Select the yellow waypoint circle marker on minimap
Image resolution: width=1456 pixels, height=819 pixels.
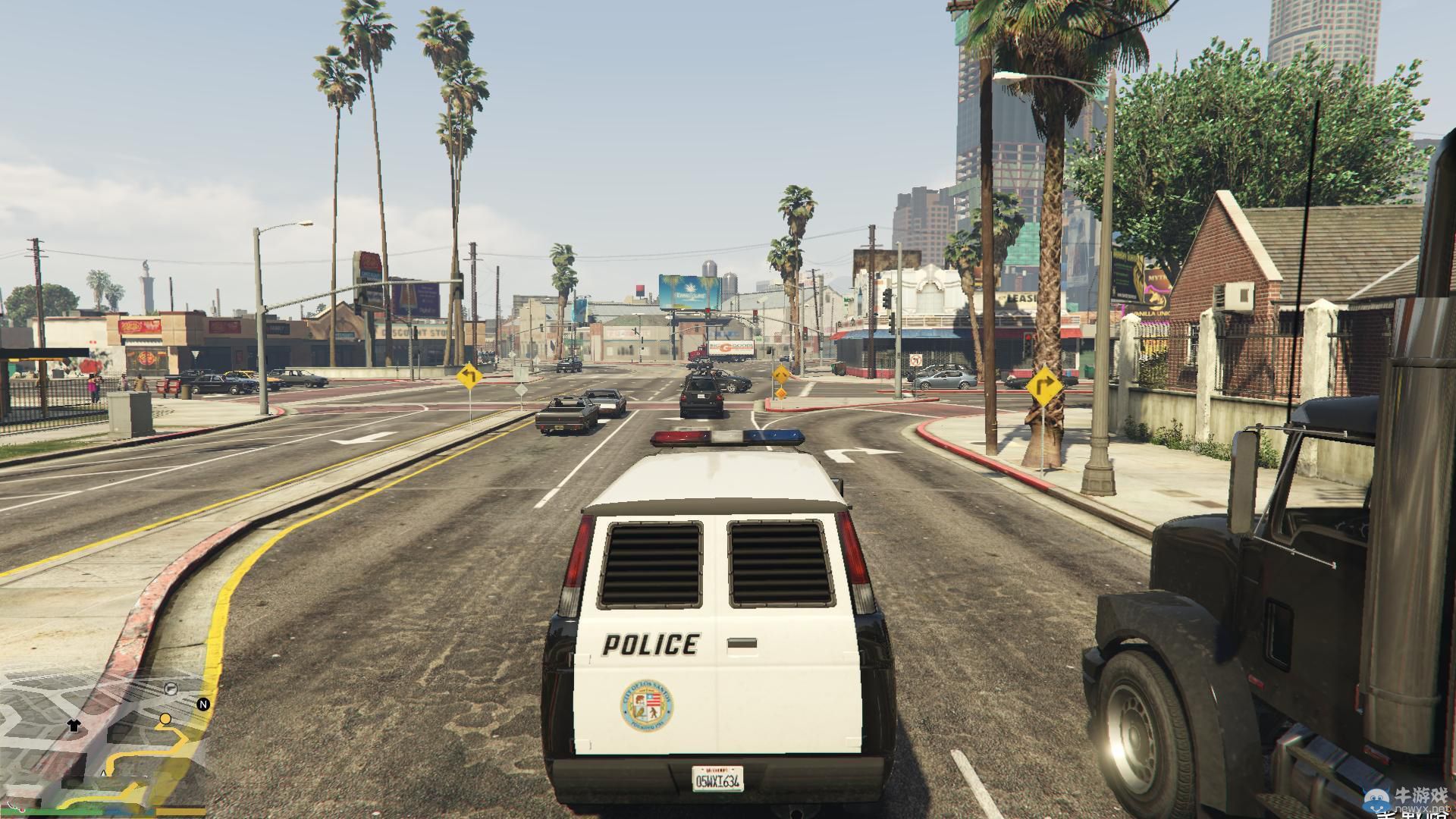pos(165,719)
